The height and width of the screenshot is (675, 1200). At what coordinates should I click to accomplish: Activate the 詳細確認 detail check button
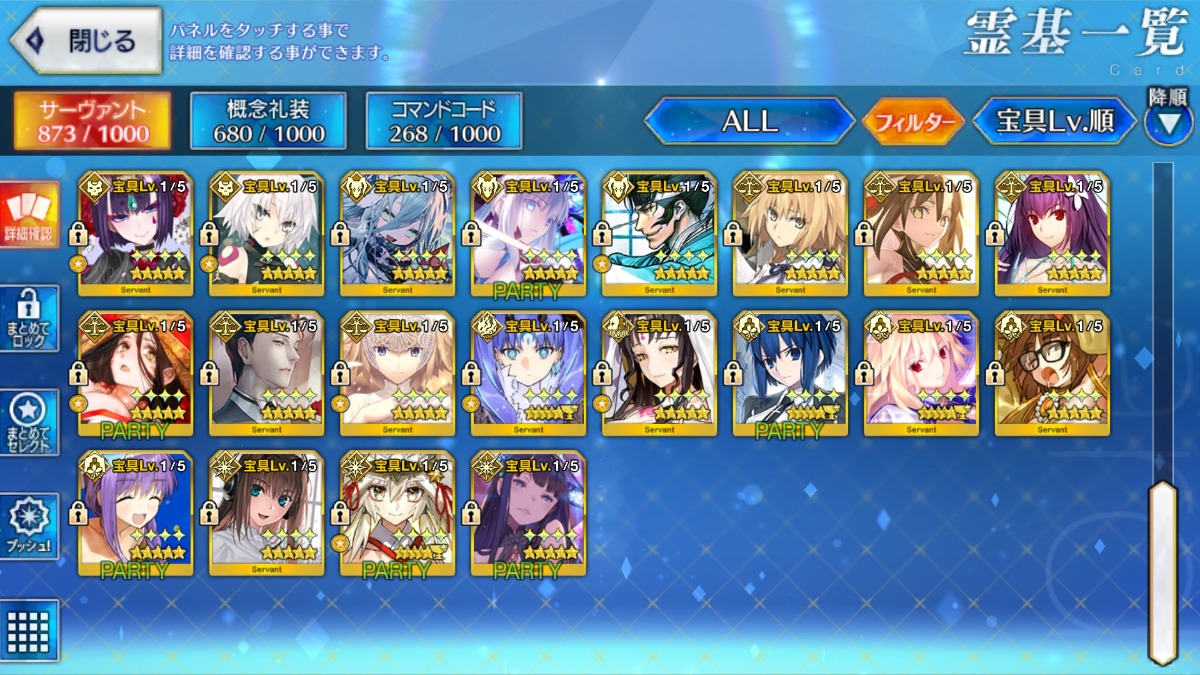(x=29, y=215)
